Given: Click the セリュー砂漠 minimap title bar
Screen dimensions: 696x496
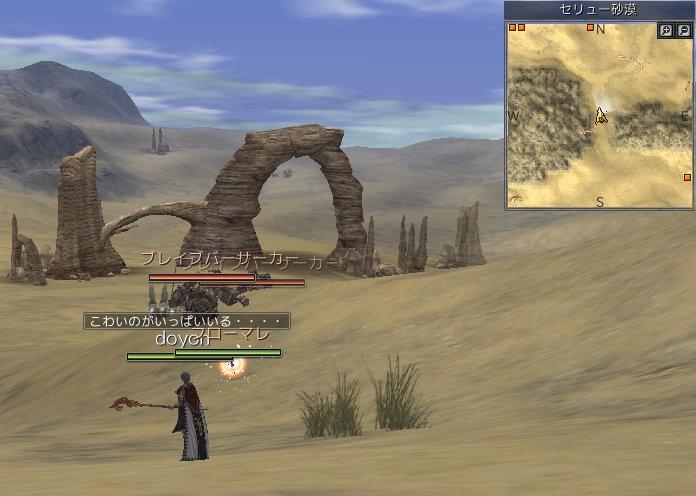Looking at the screenshot, I should tap(598, 10).
